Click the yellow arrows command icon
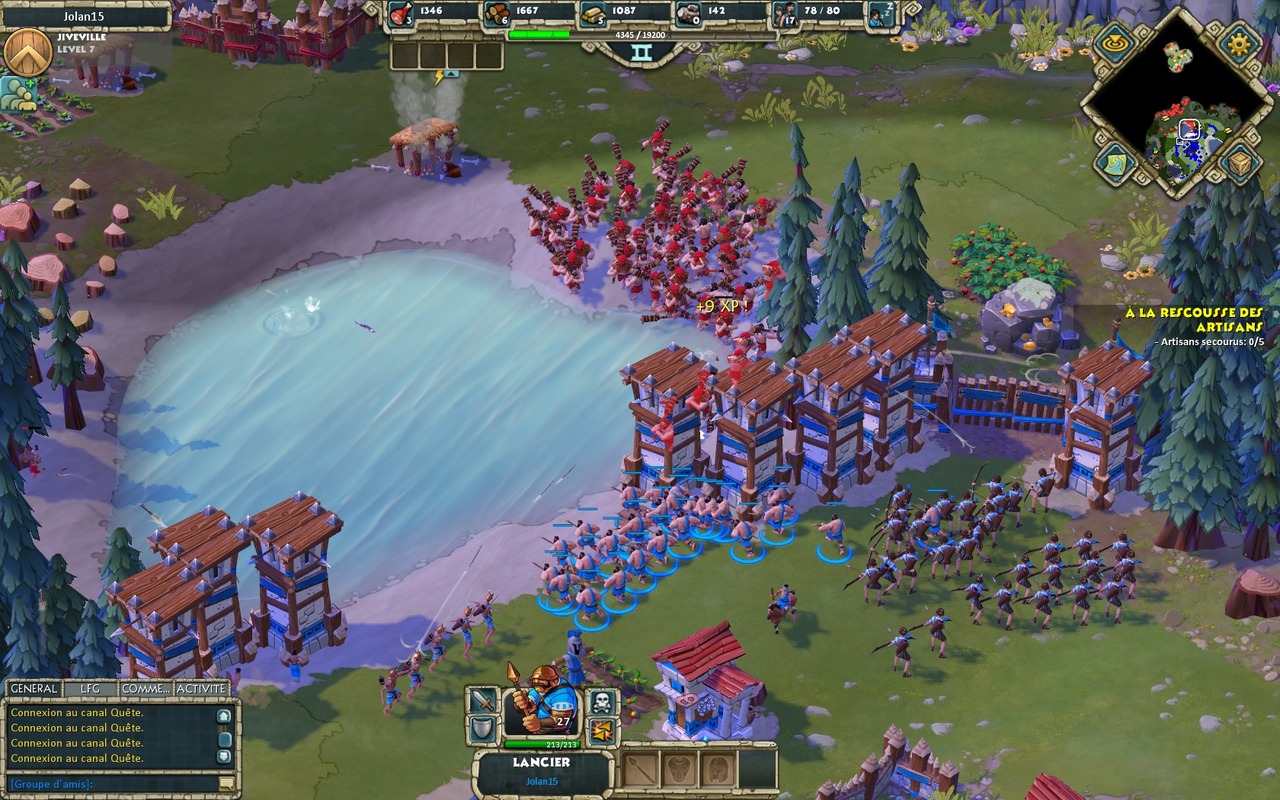The image size is (1280, 800). coord(601,731)
